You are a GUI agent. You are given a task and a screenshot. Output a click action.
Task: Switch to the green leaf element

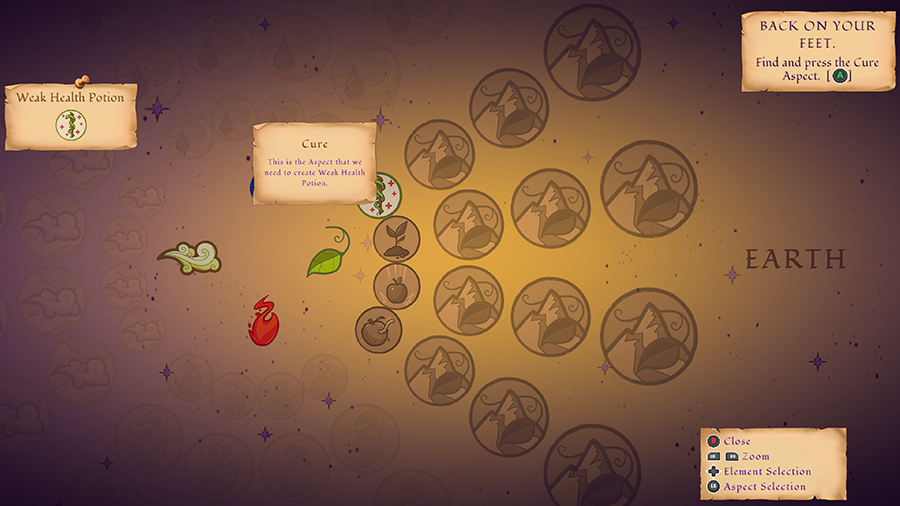[329, 256]
